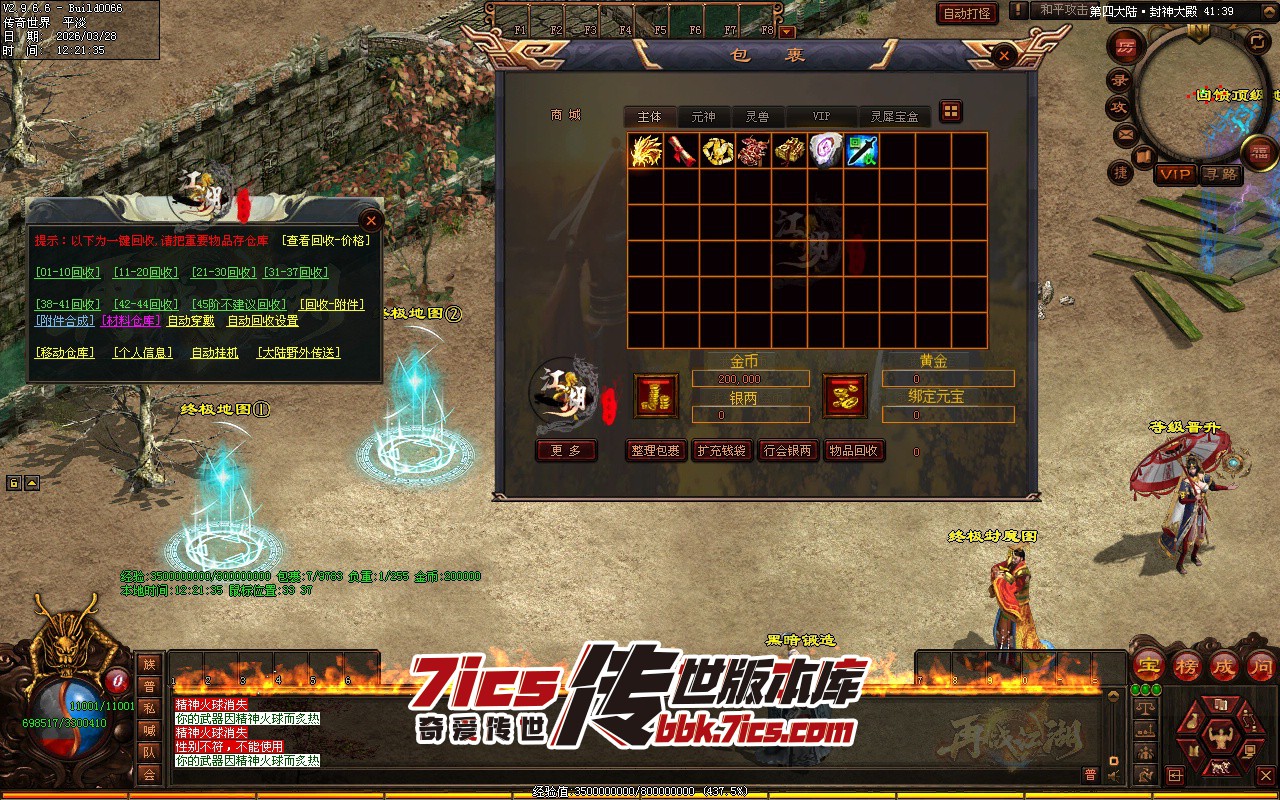Close the recycle hint dialog
This screenshot has width=1280, height=800.
371,220
